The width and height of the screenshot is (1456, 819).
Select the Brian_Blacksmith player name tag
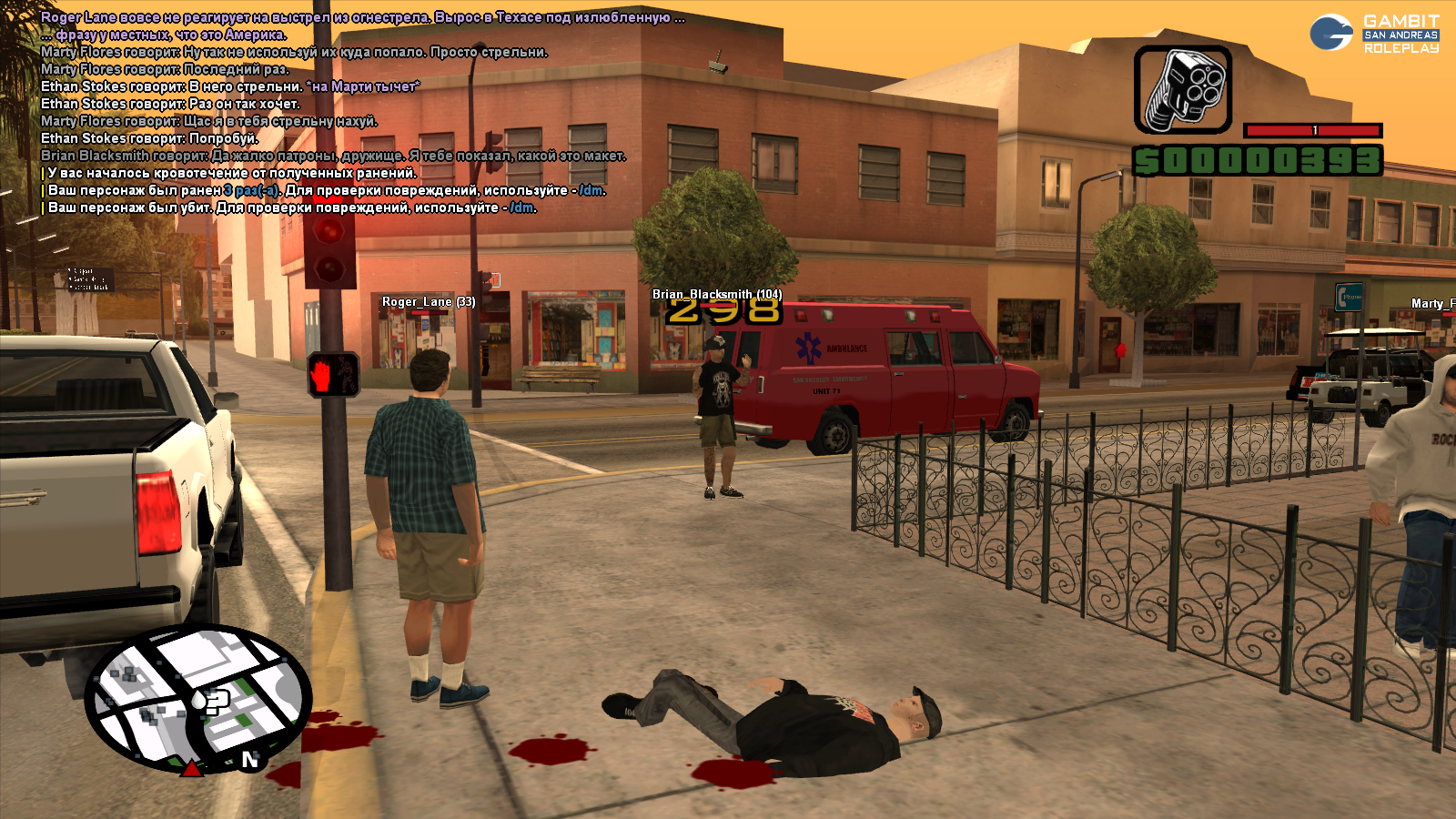716,294
